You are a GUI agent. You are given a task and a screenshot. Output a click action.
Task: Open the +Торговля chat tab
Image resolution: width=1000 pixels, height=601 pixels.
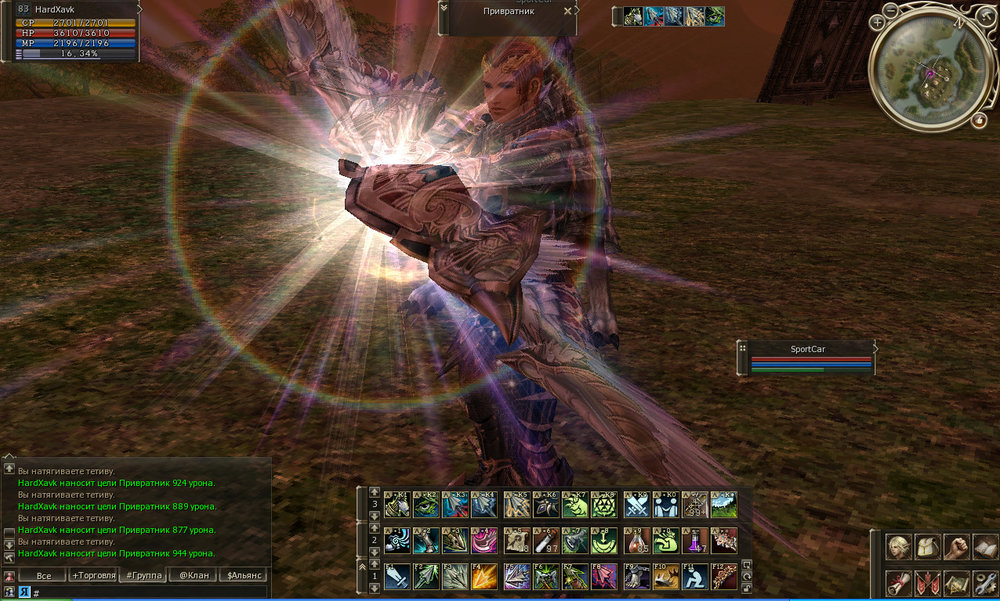coord(92,575)
